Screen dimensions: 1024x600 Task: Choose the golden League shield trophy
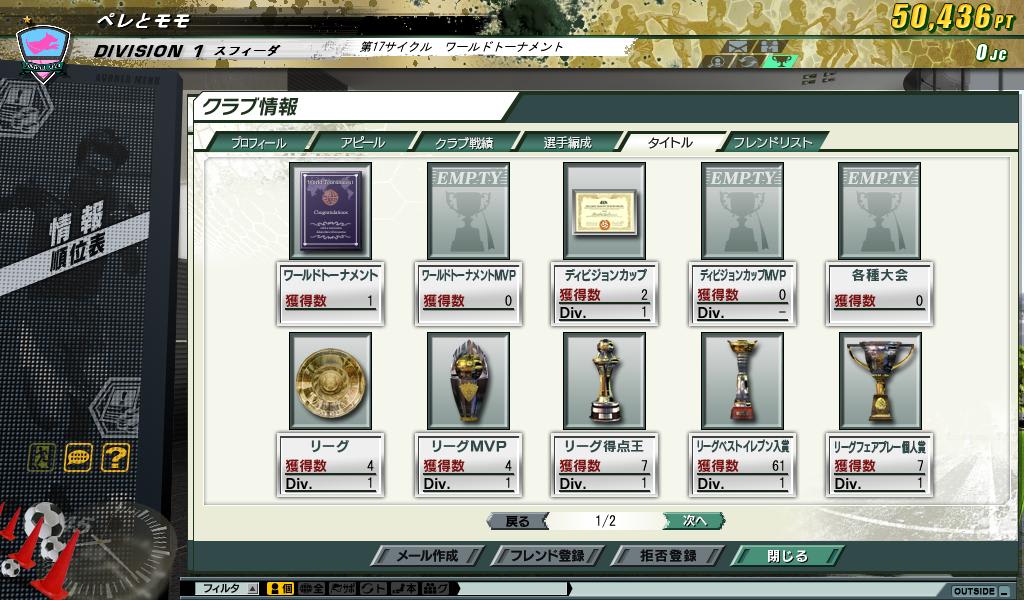pyautogui.click(x=330, y=382)
